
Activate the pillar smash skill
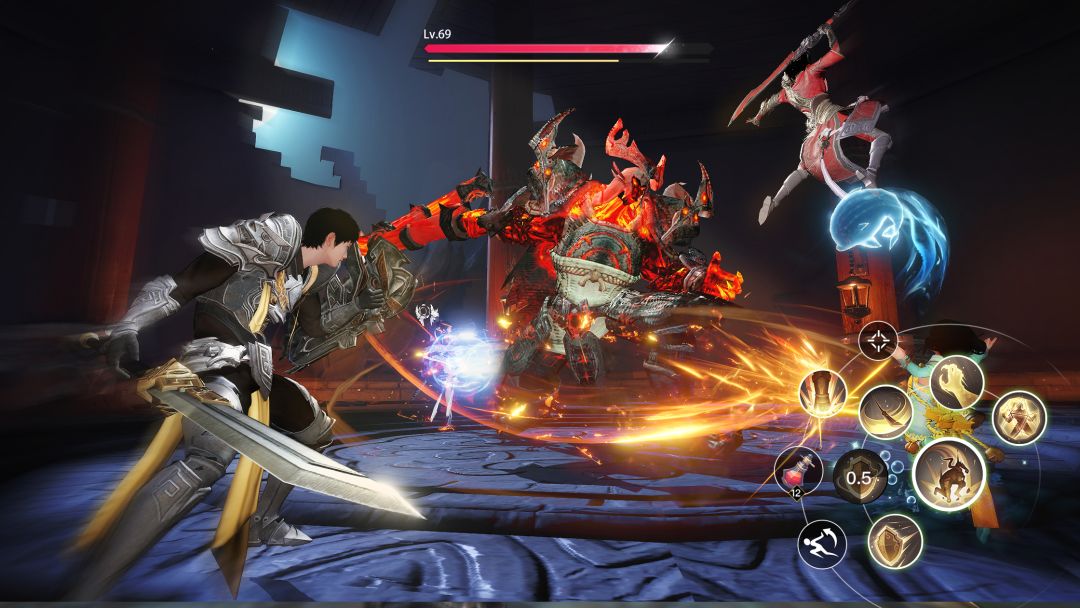(823, 393)
